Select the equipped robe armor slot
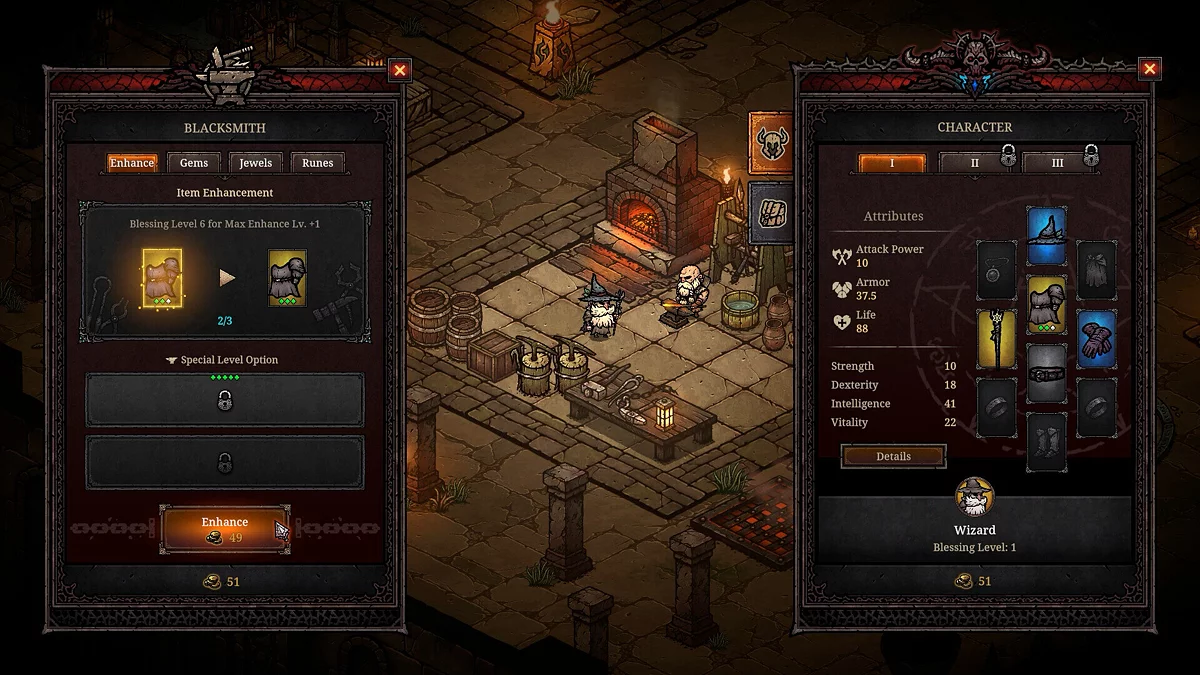This screenshot has height=675, width=1200. [x=1046, y=304]
